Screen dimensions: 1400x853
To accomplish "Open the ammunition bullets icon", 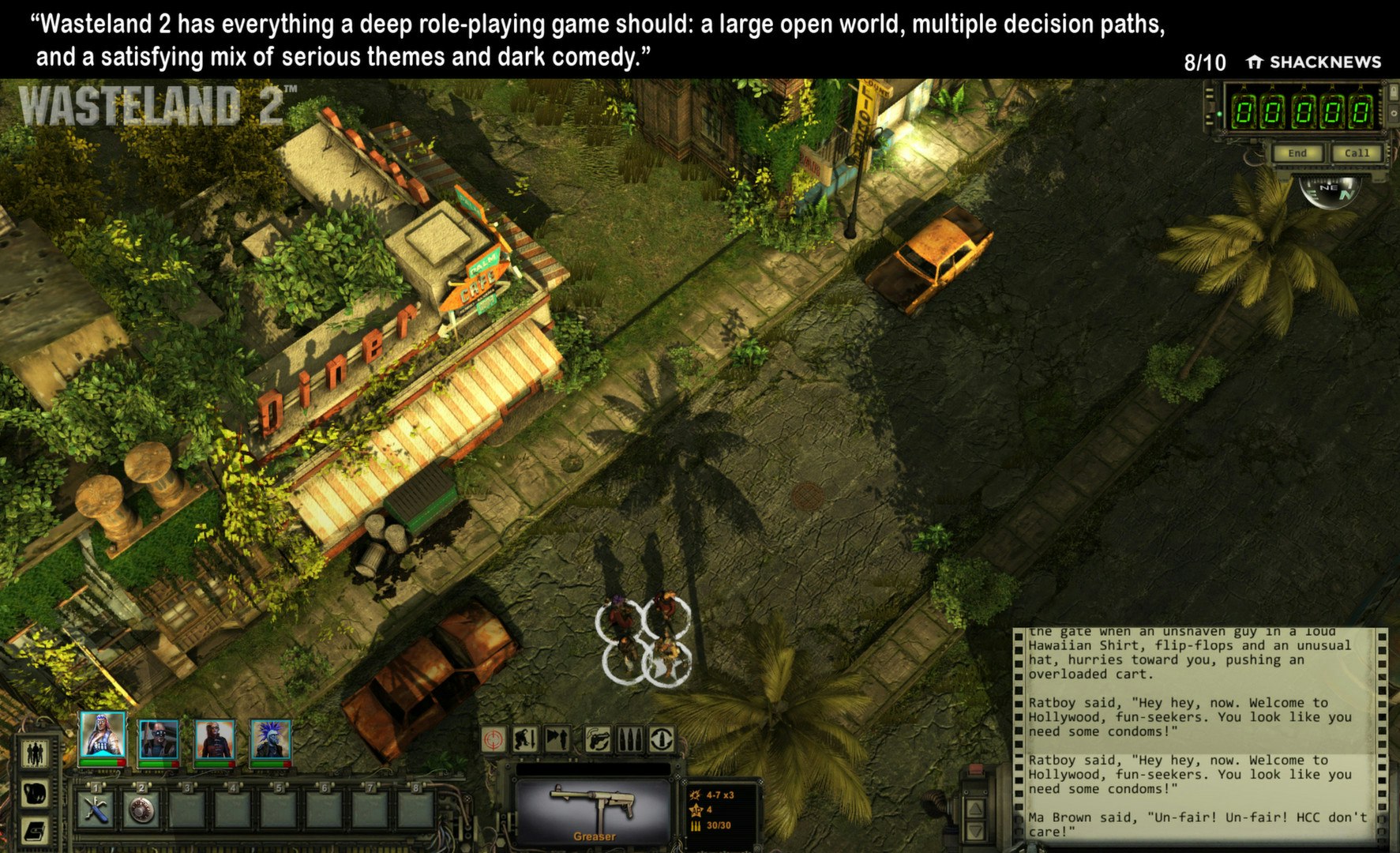I will coord(632,740).
